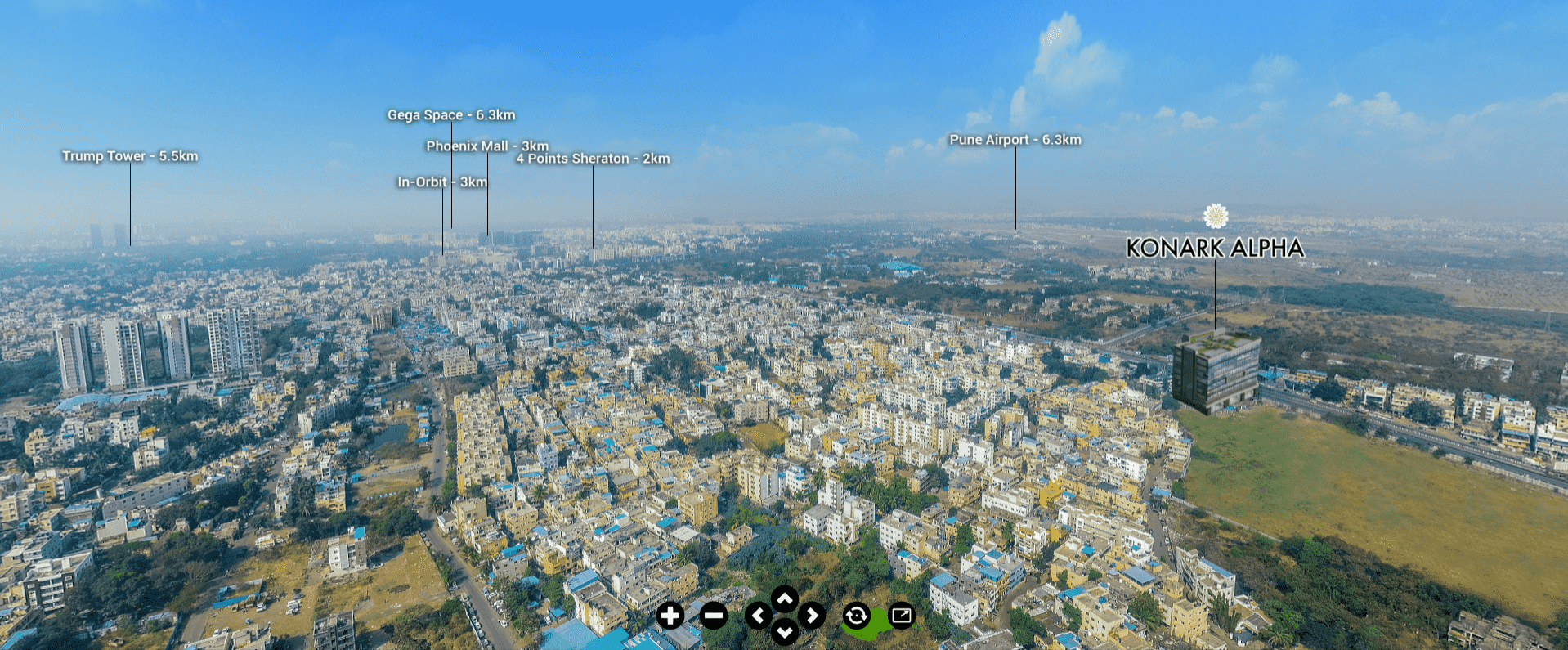Tilt the view up with the up arrow
The image size is (1568, 650).
(785, 600)
